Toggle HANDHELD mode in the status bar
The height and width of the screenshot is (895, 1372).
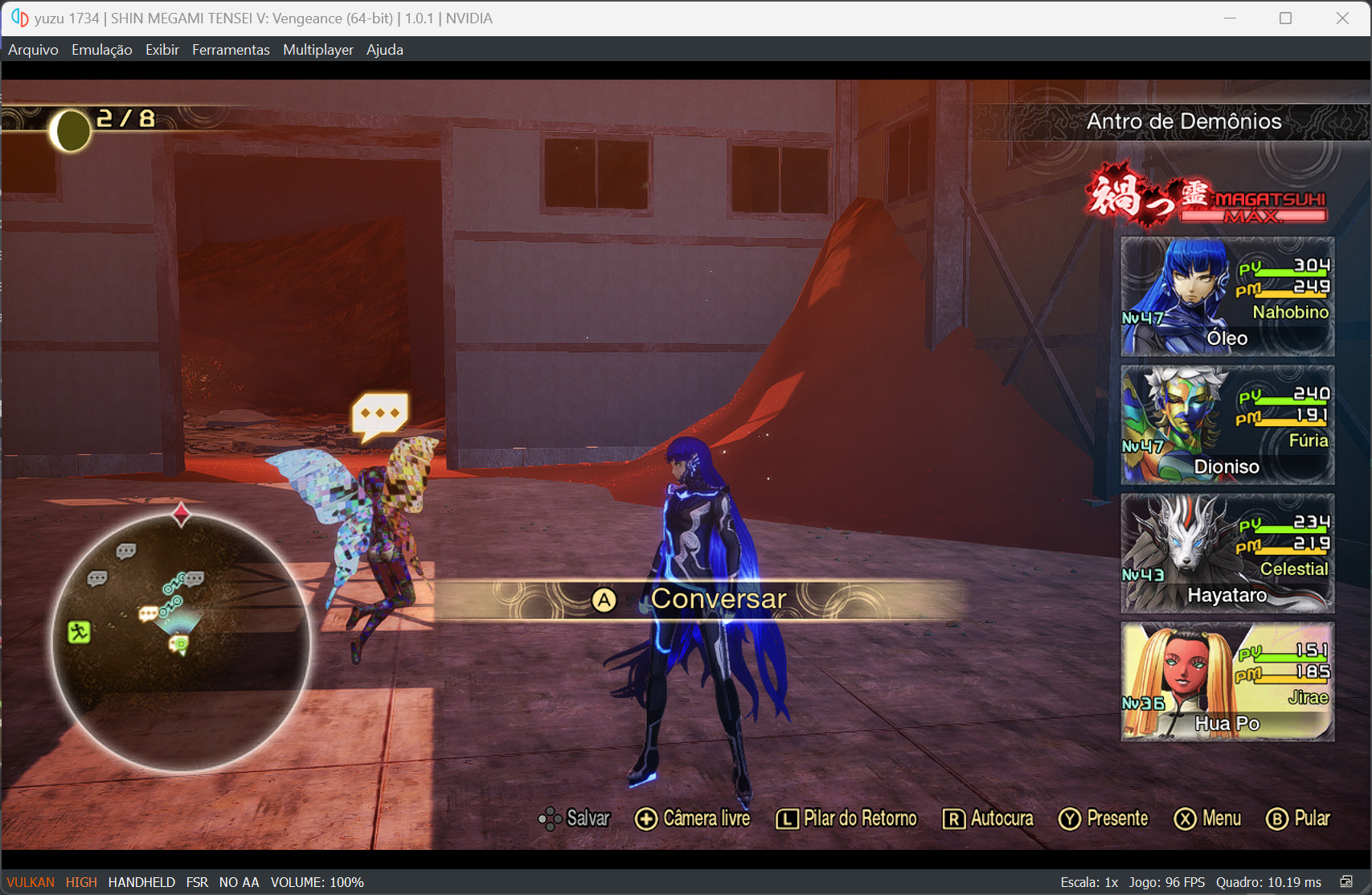click(142, 881)
